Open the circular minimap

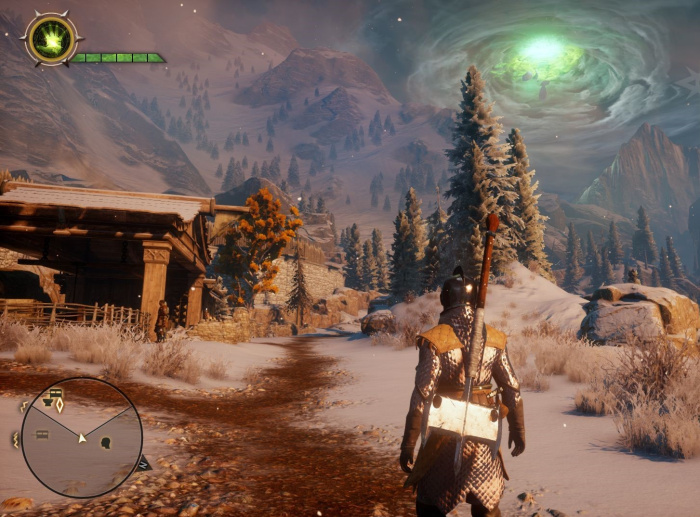81,437
